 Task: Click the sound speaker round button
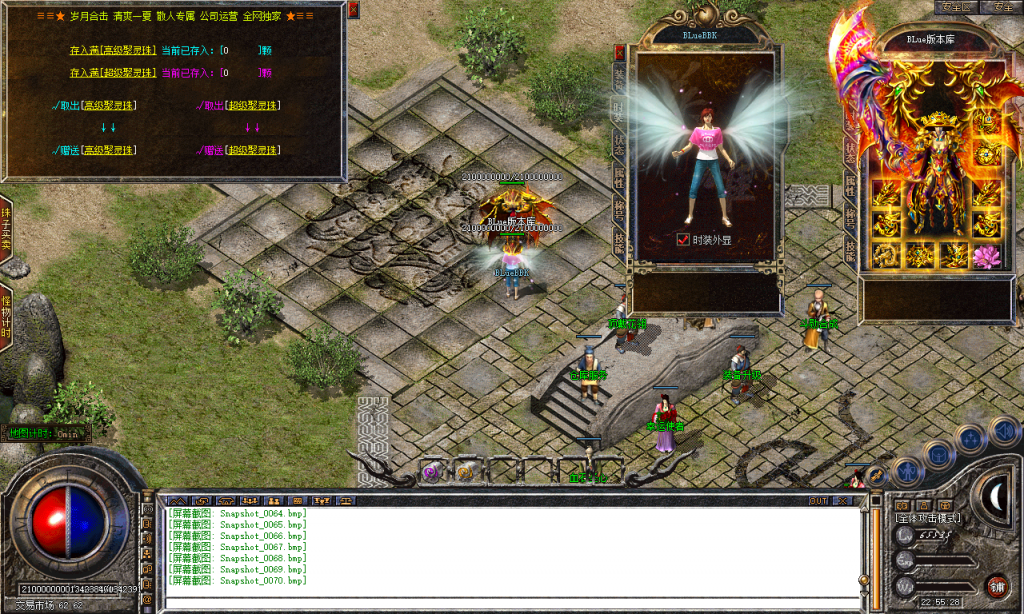click(1004, 431)
